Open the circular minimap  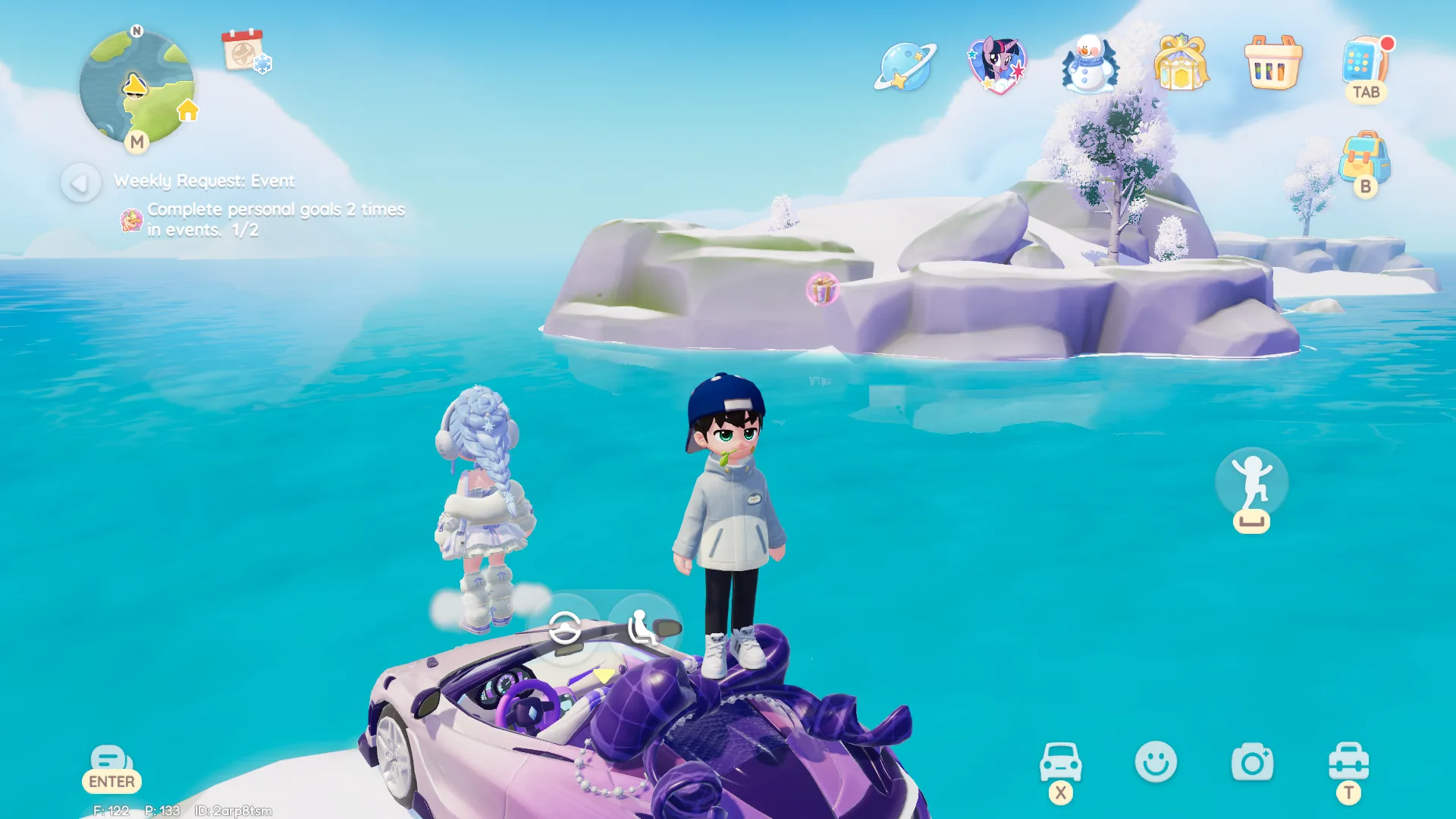point(136,87)
